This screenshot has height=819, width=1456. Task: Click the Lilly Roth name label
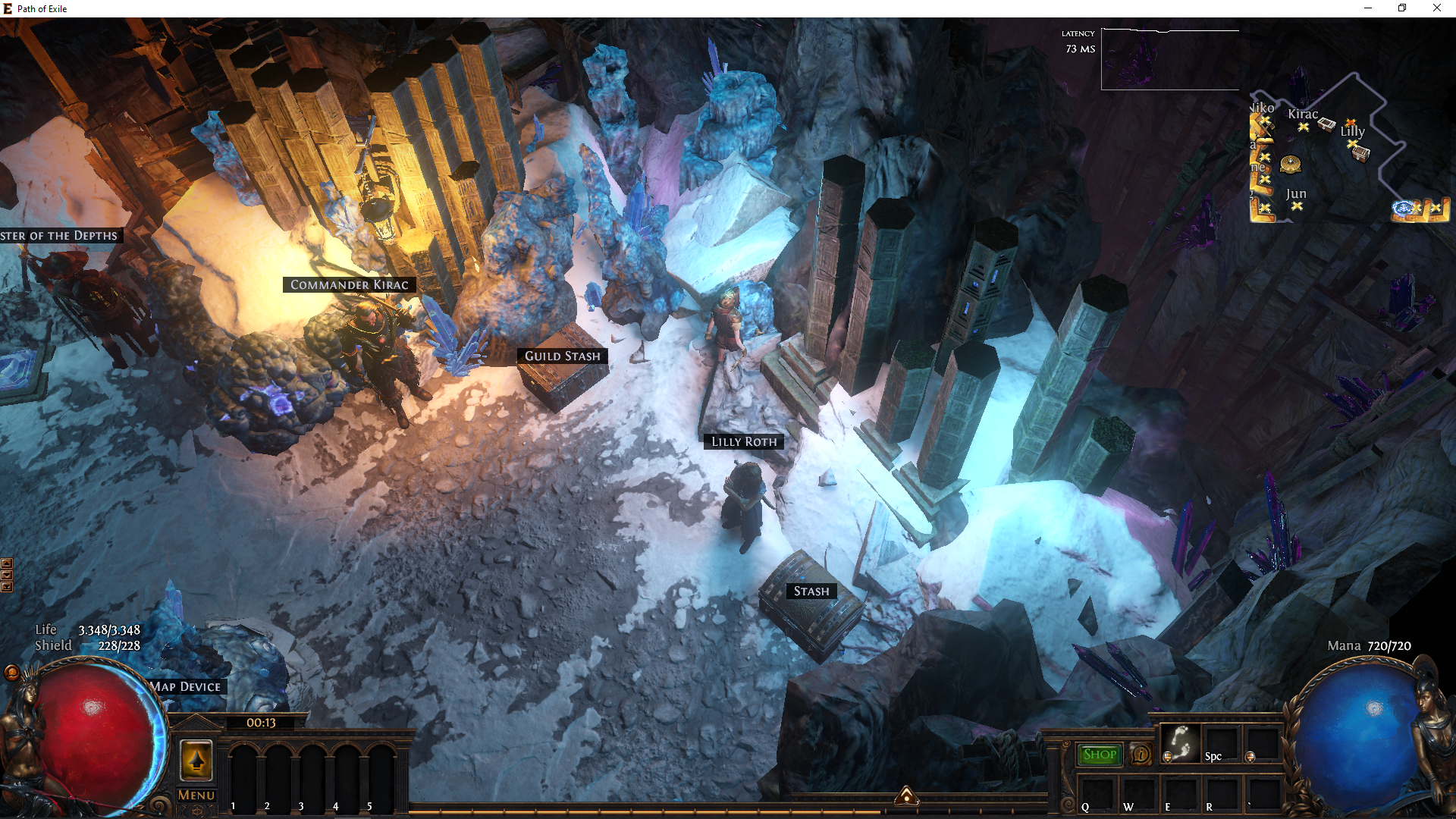(x=743, y=442)
